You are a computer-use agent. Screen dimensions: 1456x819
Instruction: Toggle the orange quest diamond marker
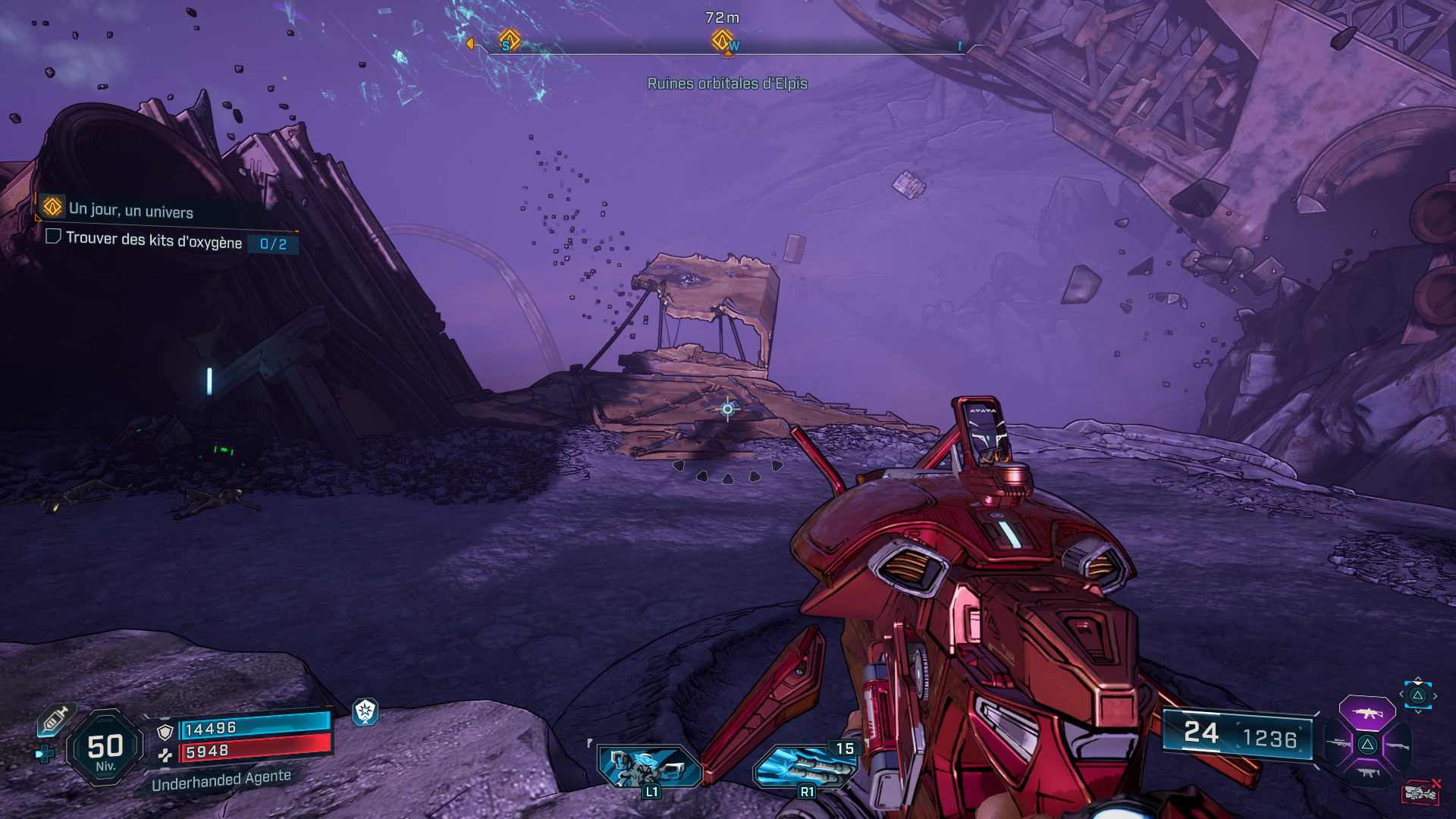pyautogui.click(x=52, y=206)
